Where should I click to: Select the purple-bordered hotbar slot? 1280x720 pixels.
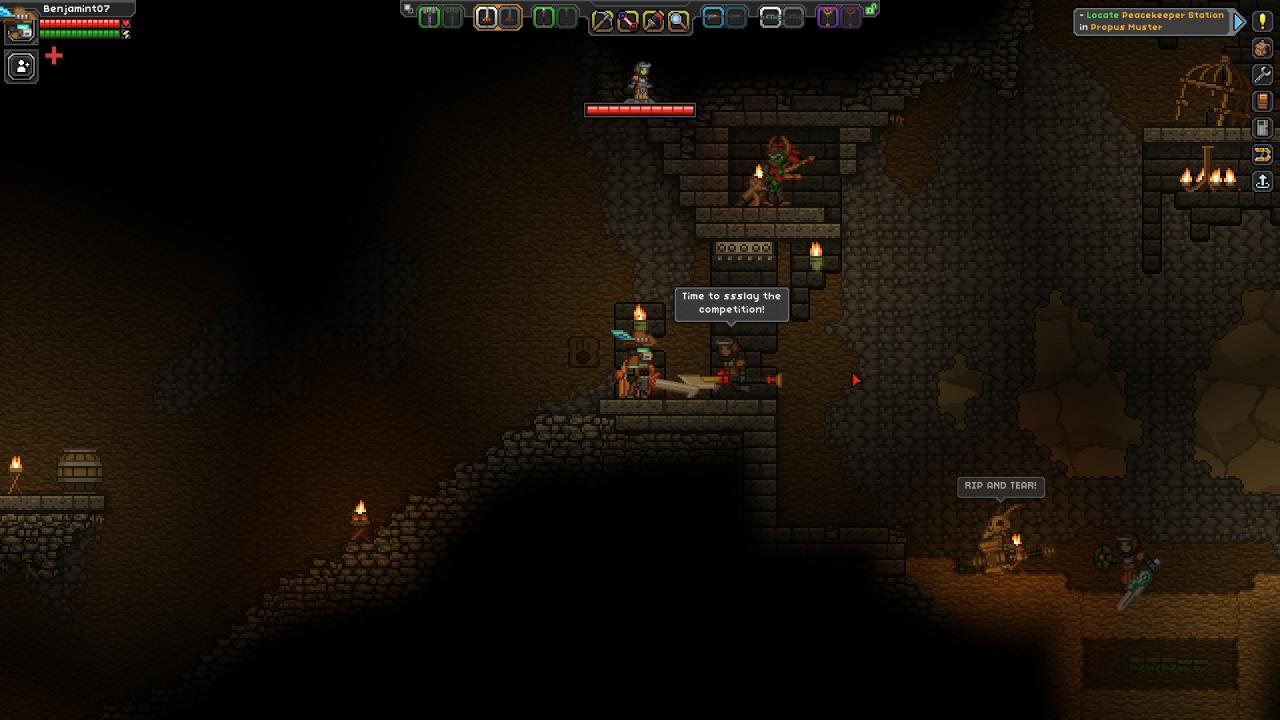pyautogui.click(x=827, y=17)
